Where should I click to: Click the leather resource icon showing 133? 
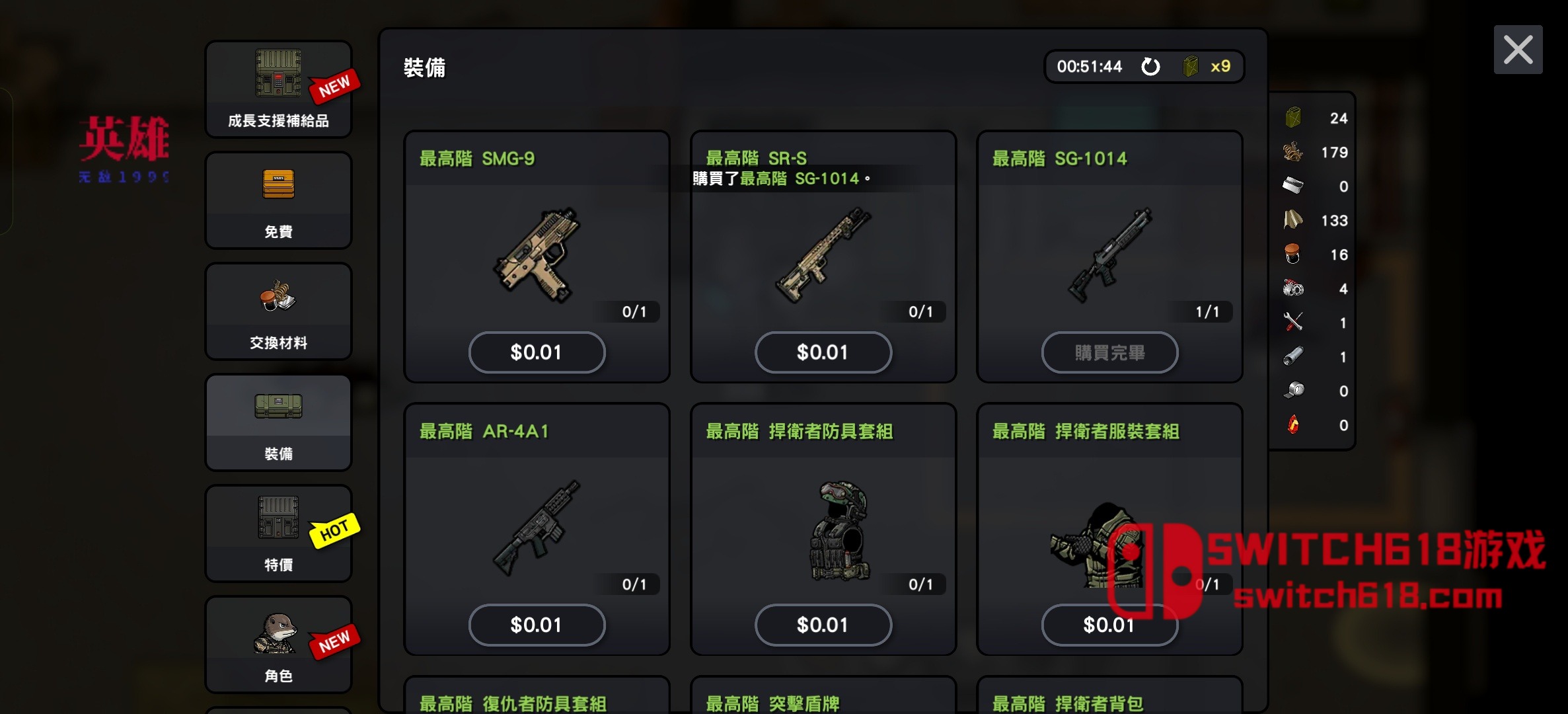pos(1292,220)
